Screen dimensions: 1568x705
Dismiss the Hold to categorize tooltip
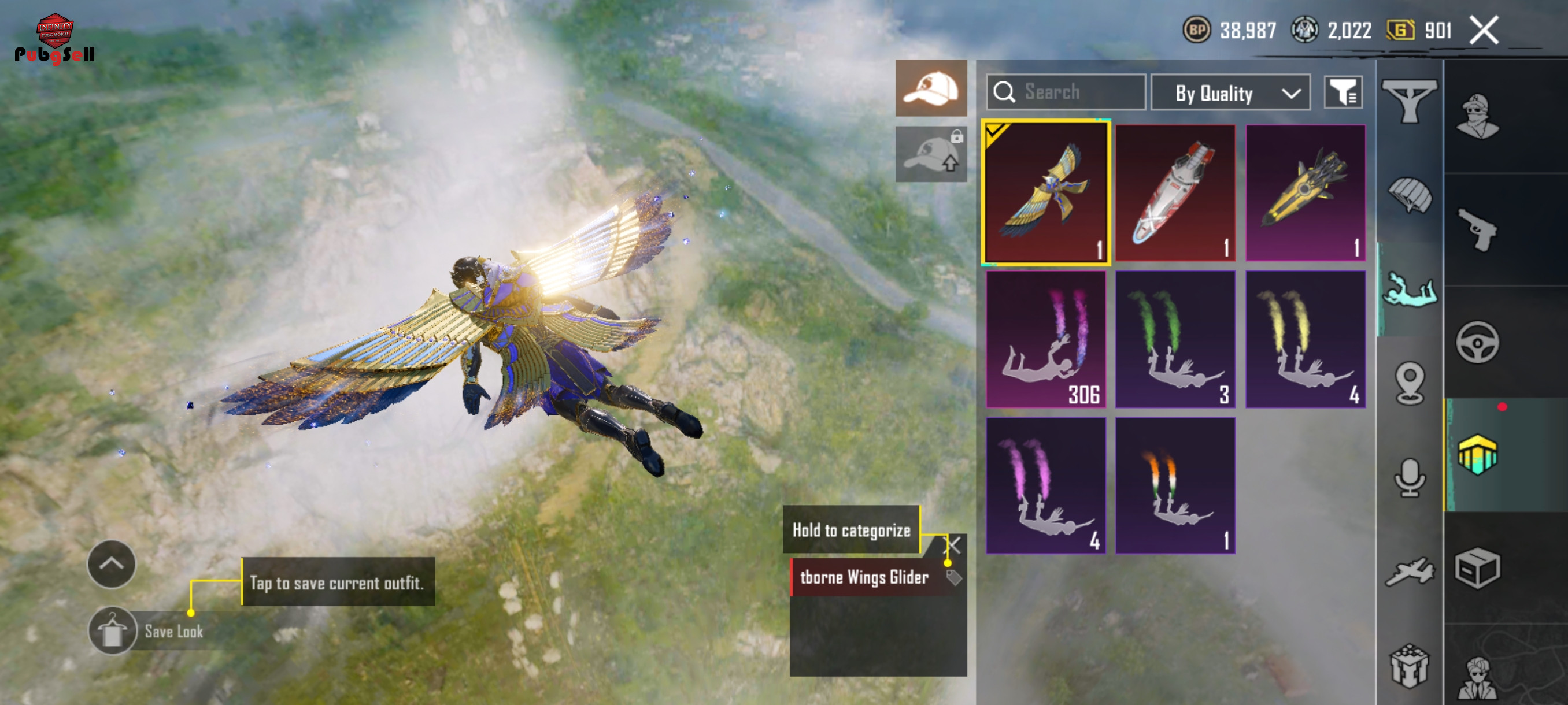954,544
